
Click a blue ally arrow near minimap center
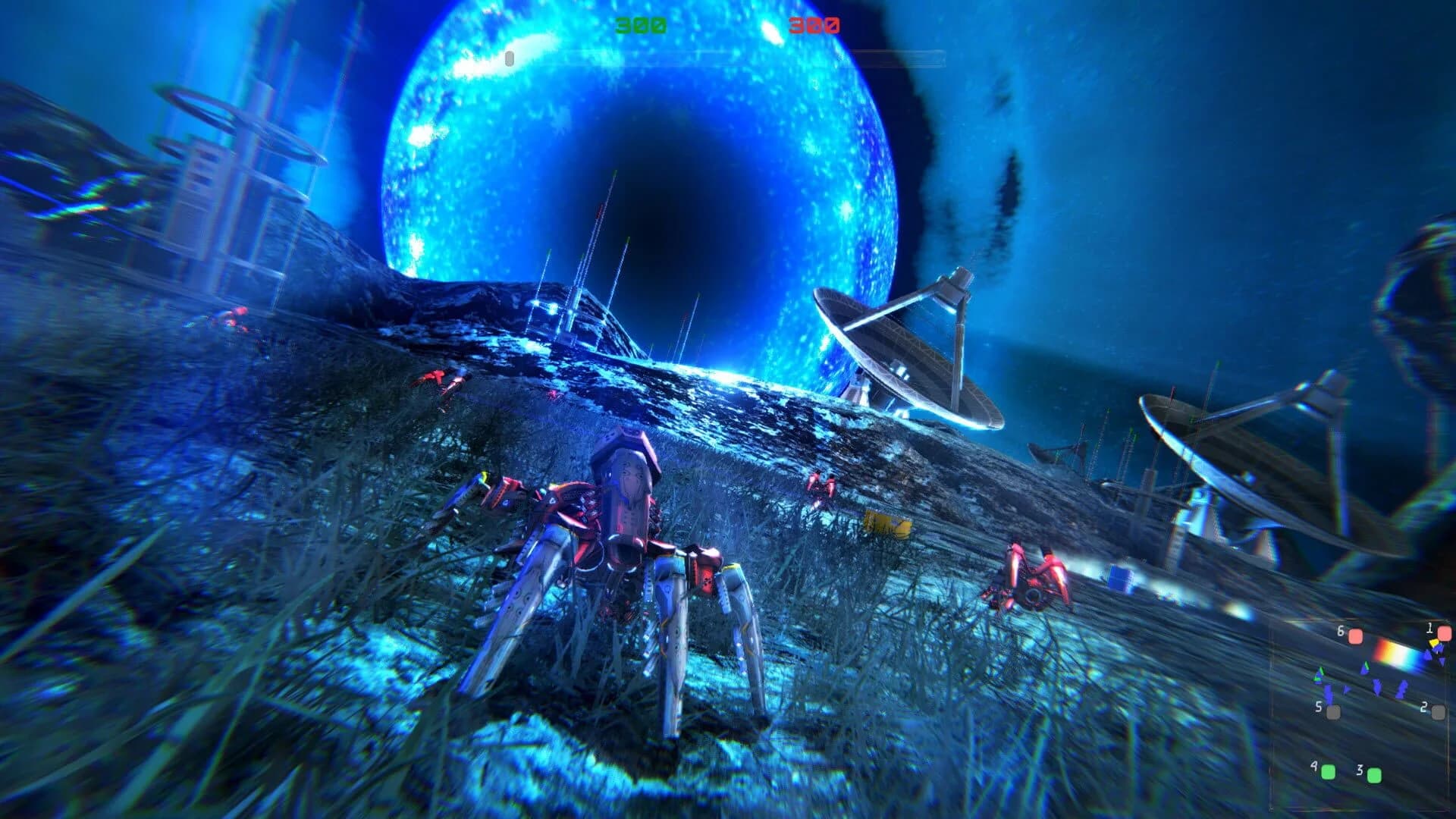(x=1377, y=688)
